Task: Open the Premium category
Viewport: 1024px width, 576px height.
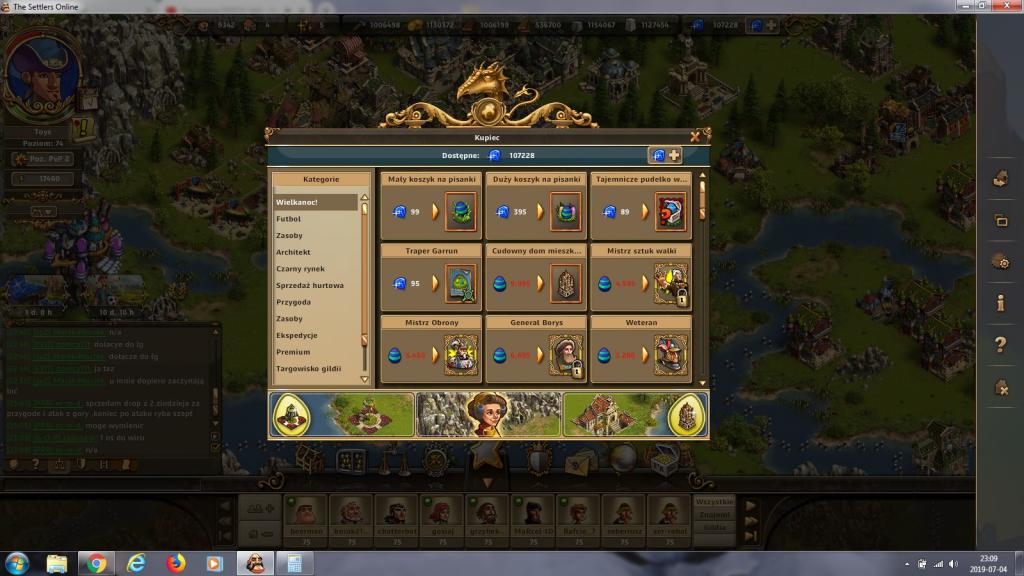Action: [x=293, y=352]
